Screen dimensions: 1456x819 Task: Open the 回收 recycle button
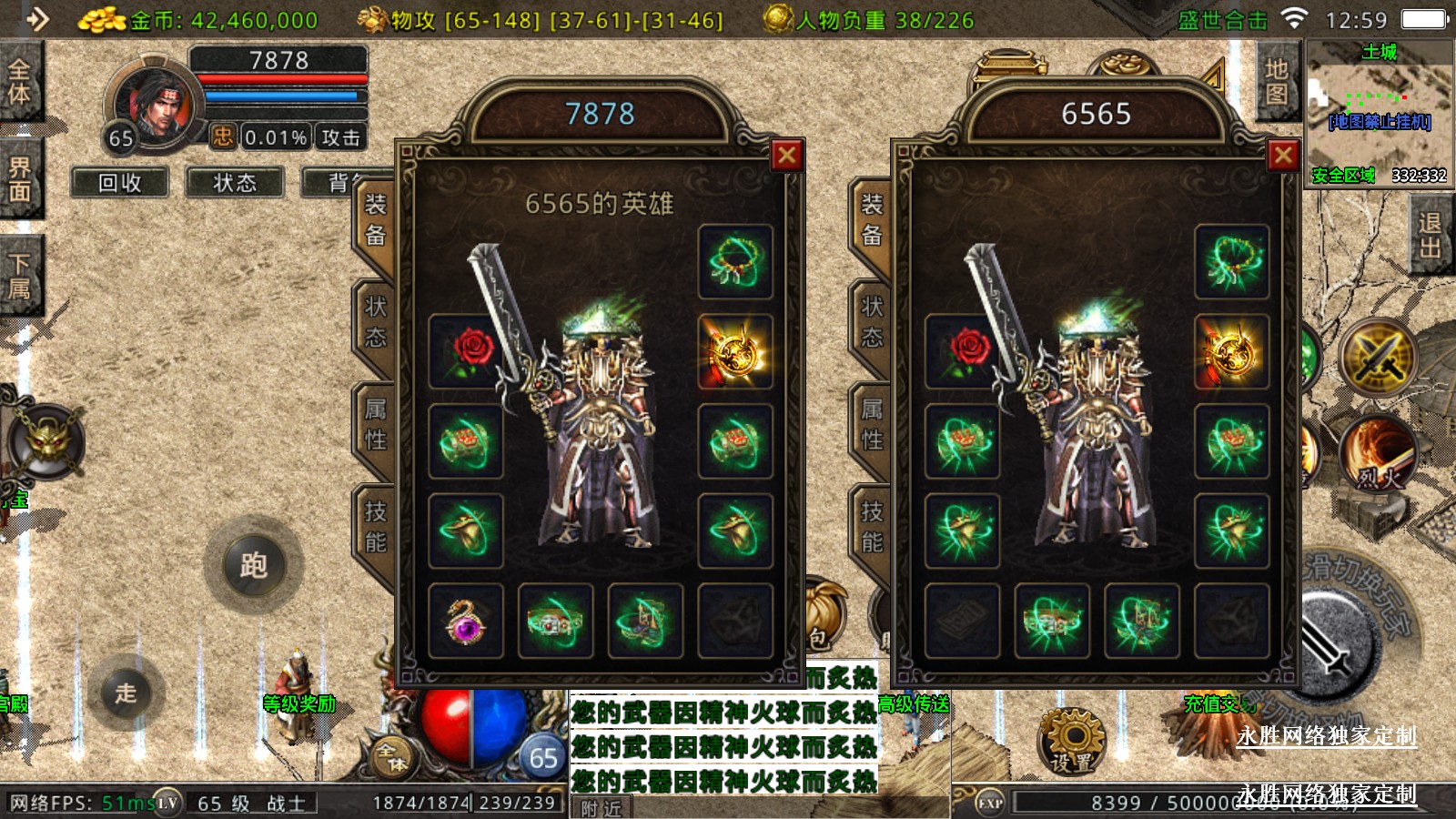point(120,183)
